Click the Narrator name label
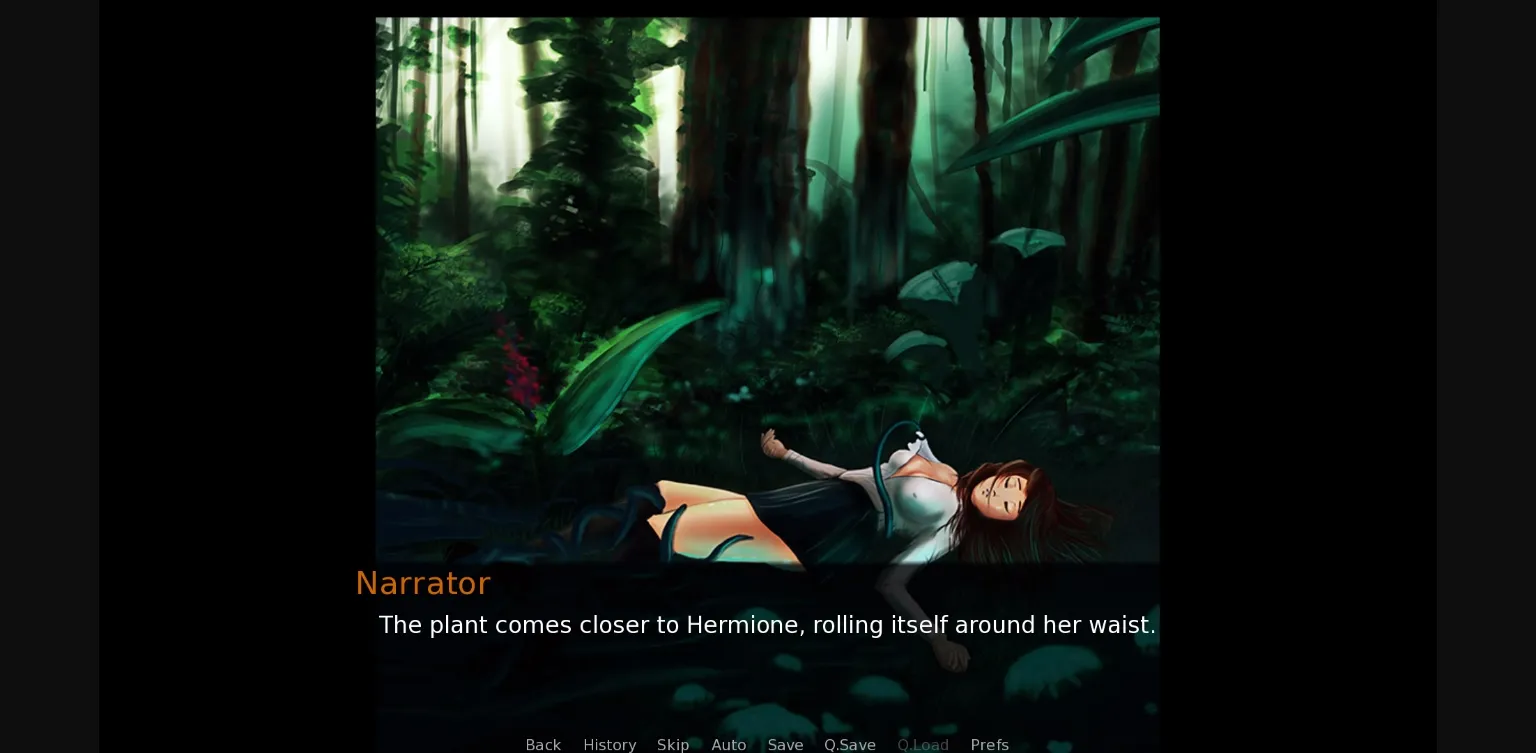 coord(423,583)
